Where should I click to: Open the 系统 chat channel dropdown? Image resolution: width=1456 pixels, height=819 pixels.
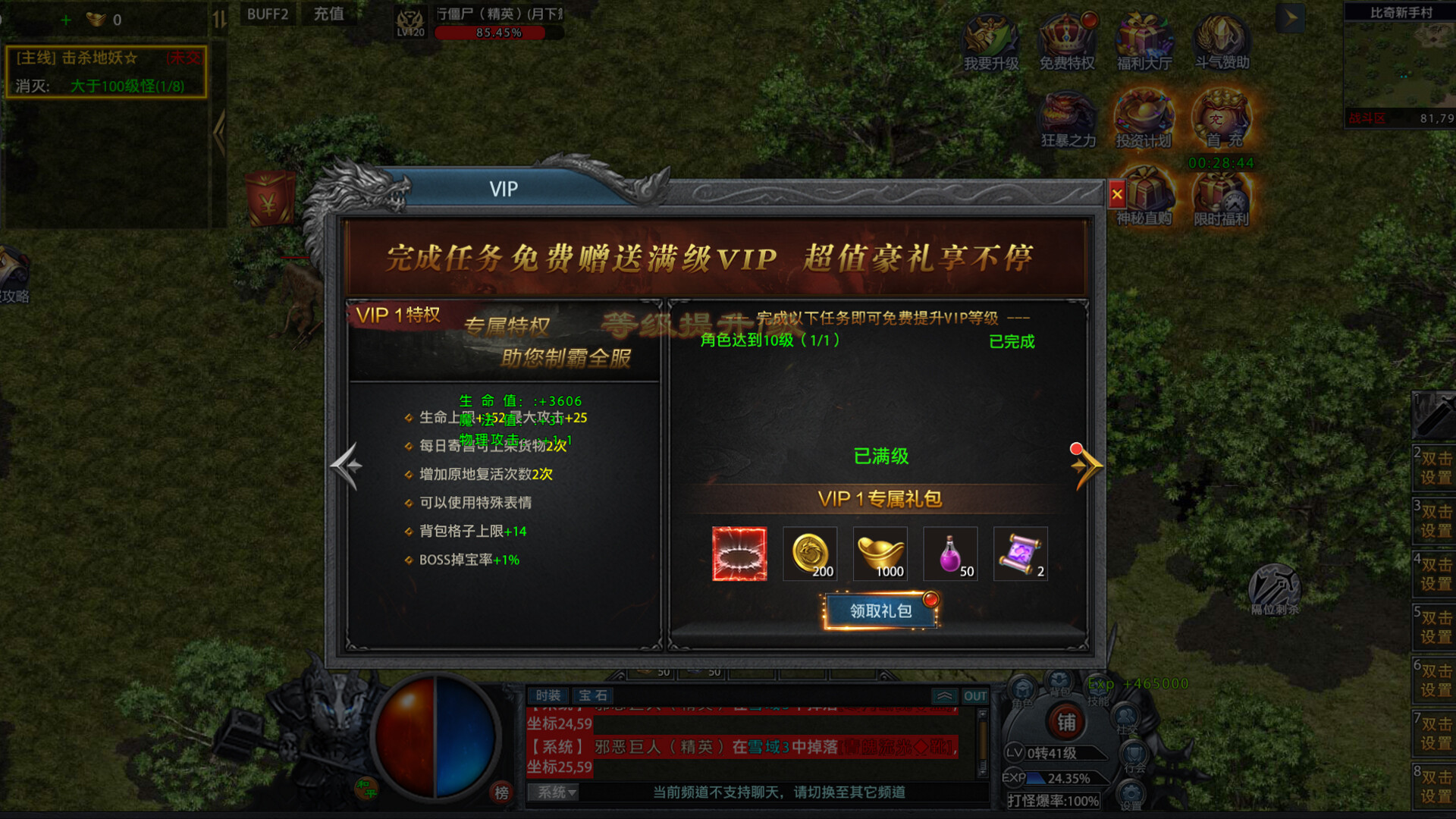(553, 792)
